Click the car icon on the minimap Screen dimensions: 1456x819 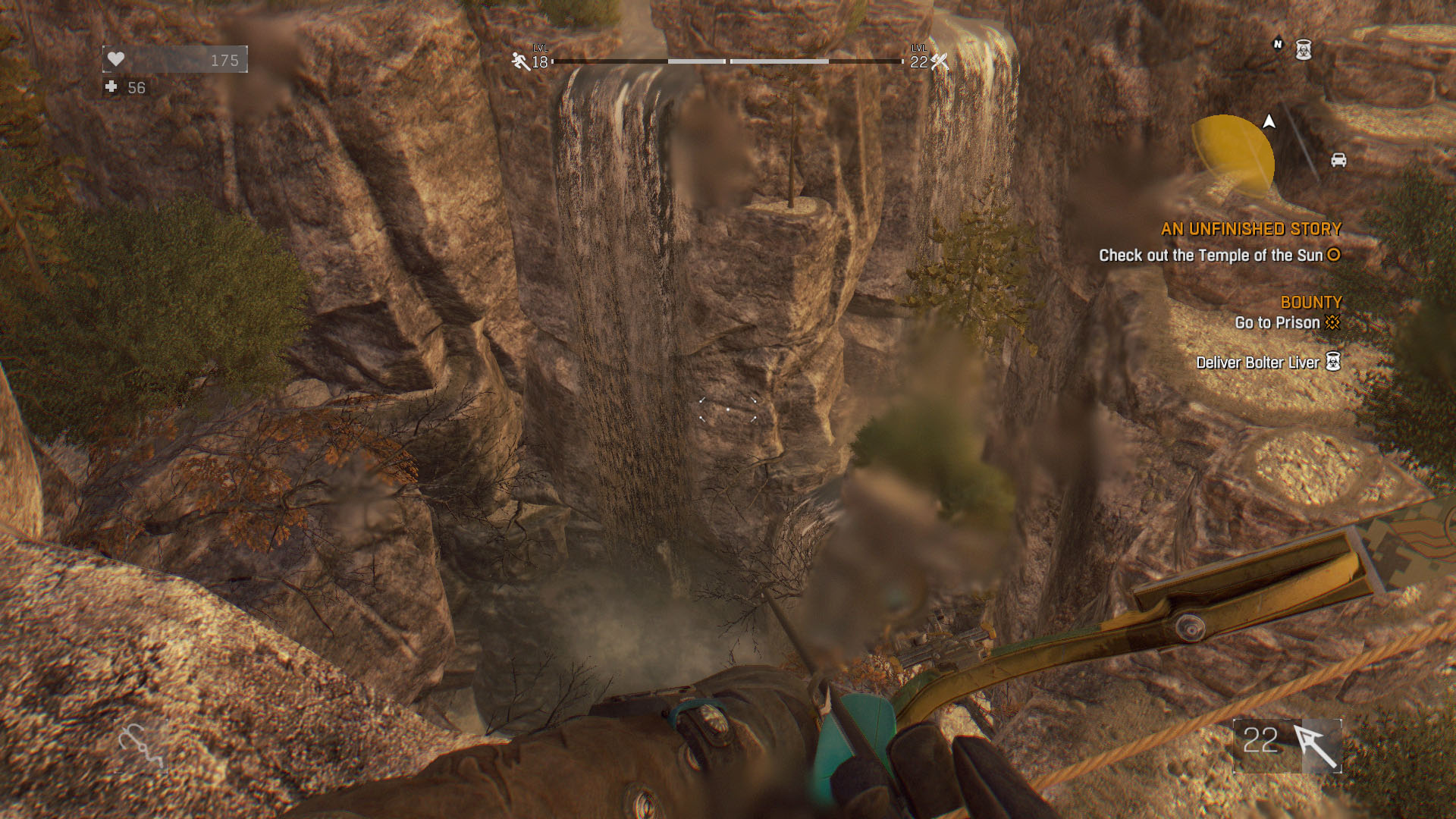(x=1338, y=160)
